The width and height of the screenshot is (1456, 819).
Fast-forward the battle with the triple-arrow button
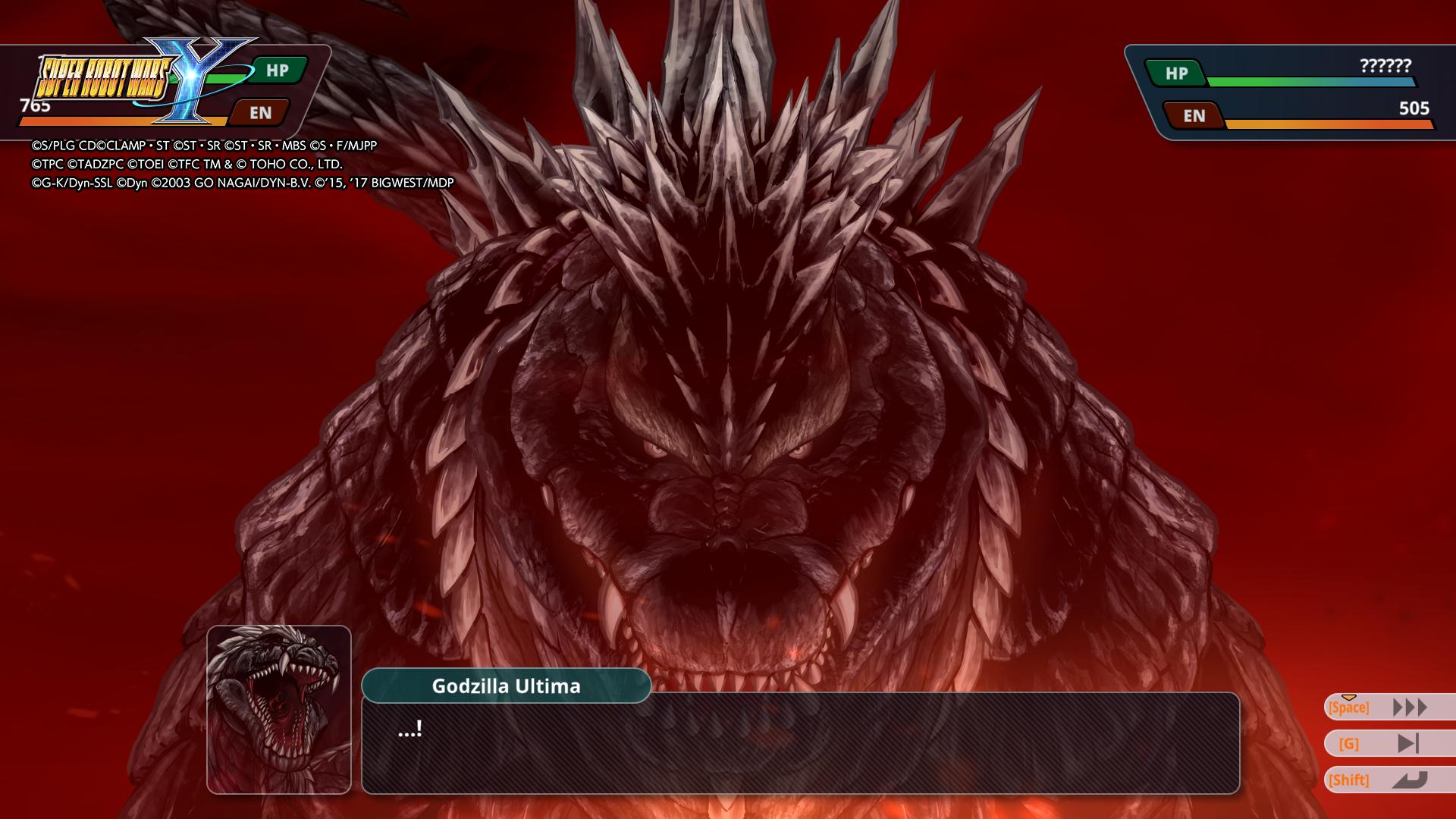(x=1409, y=708)
